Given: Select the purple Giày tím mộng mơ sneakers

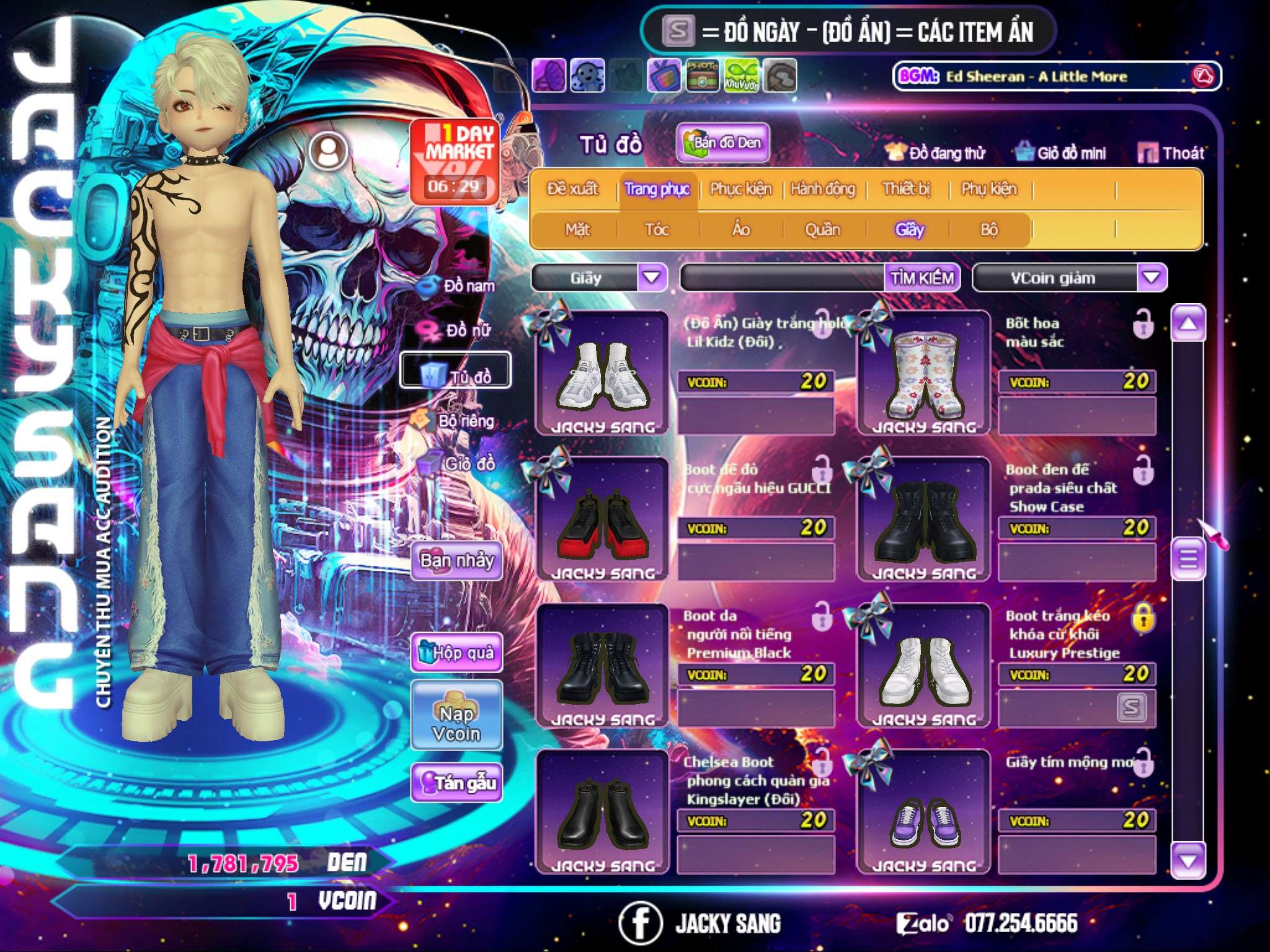Looking at the screenshot, I should [x=923, y=812].
